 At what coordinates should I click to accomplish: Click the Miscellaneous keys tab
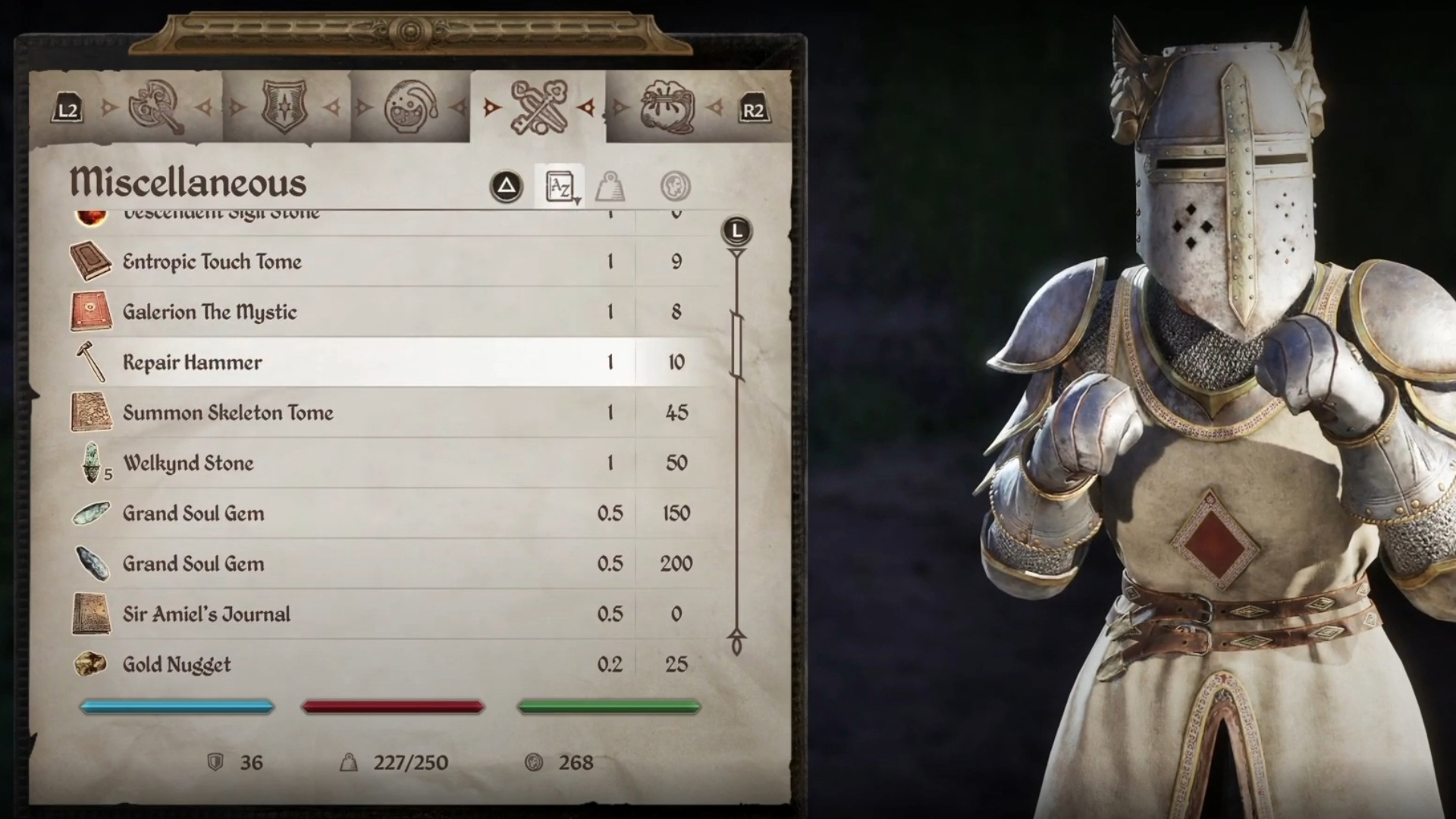[x=538, y=108]
